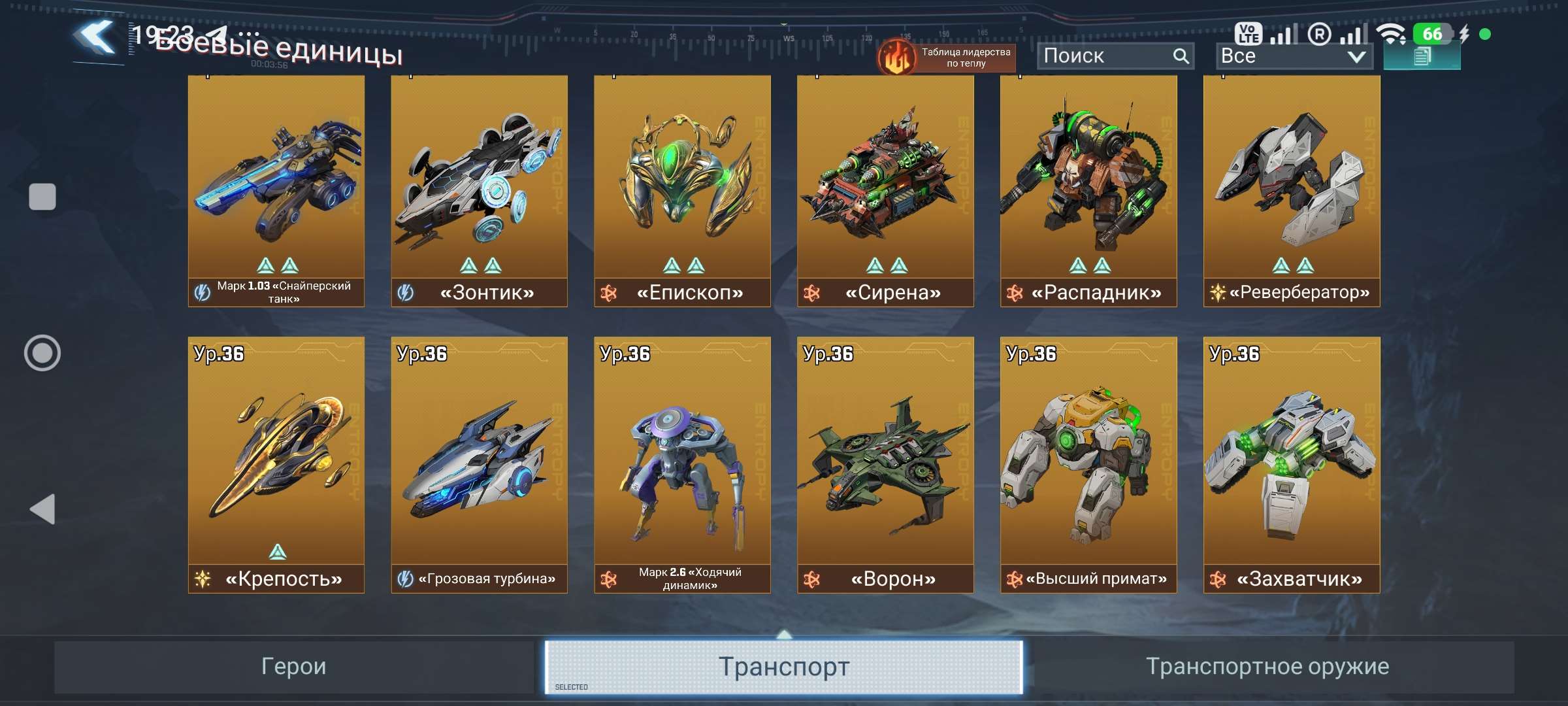This screenshot has height=706, width=1568.
Task: Click the search magnifier icon
Action: tap(1181, 56)
